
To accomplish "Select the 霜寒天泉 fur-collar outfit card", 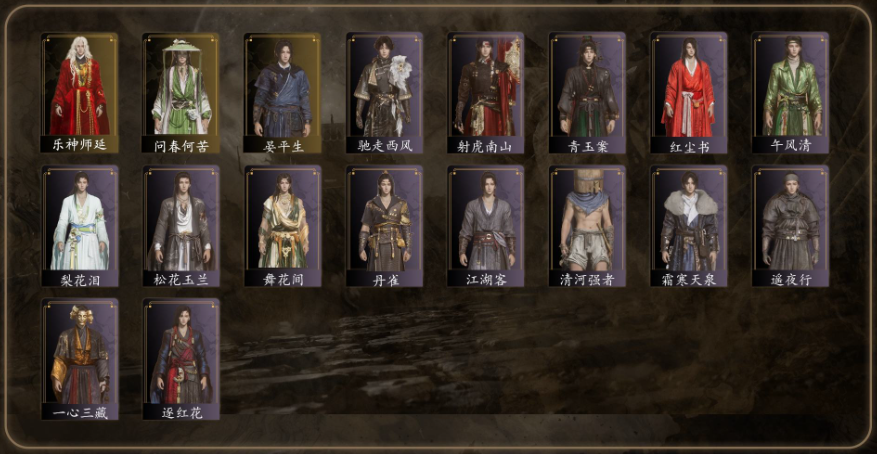I will 689,227.
